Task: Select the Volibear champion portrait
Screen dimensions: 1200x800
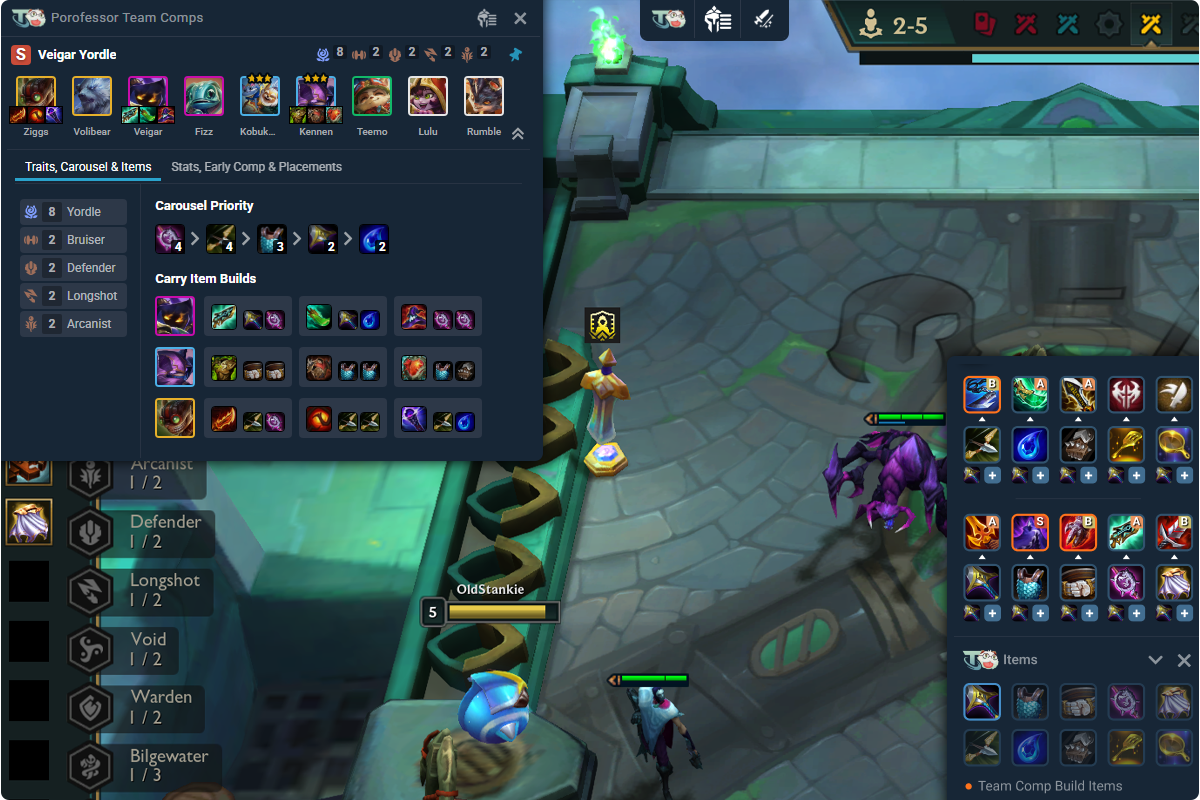Action: 92,96
